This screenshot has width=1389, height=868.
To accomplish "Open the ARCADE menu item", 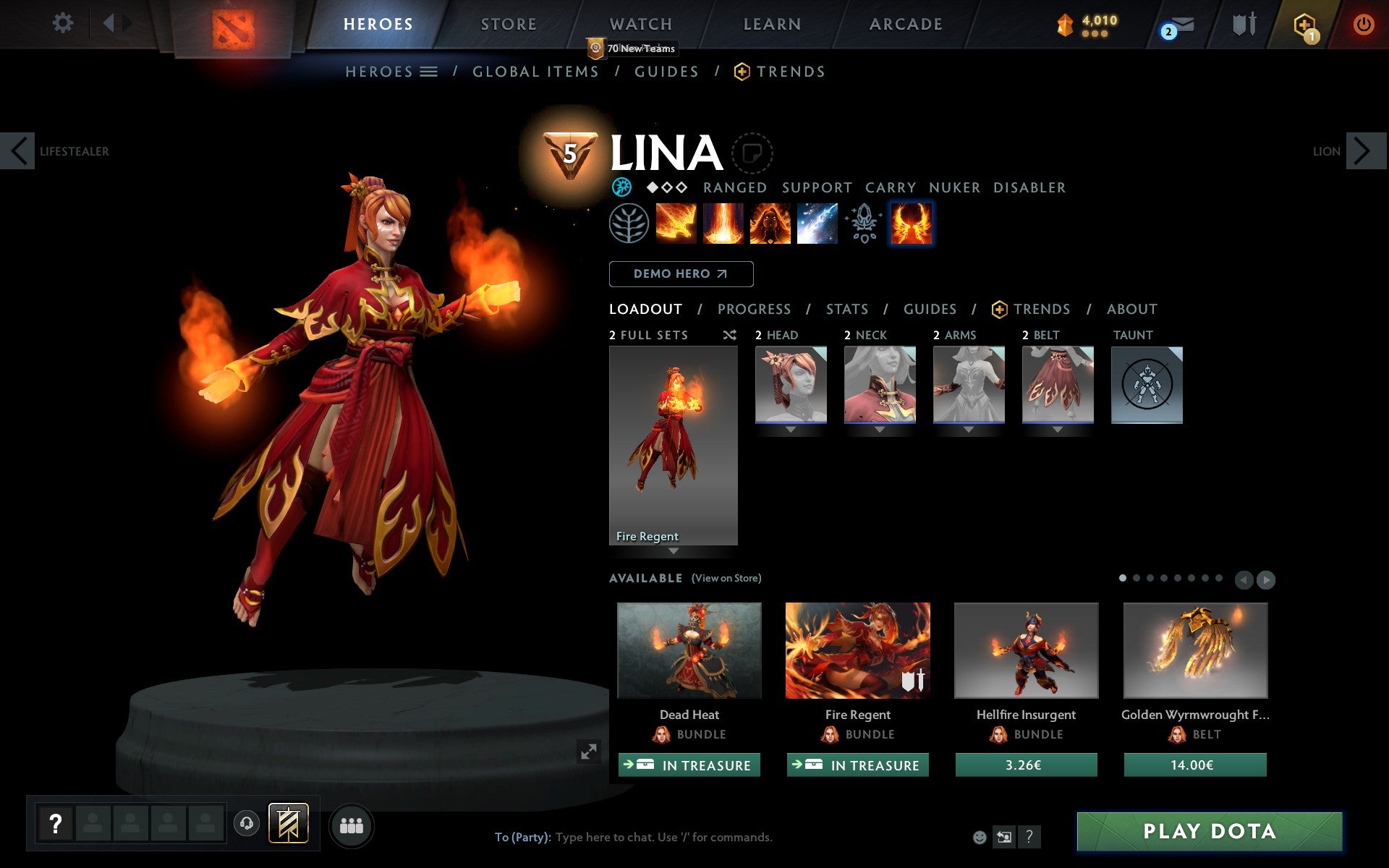I will [x=905, y=24].
